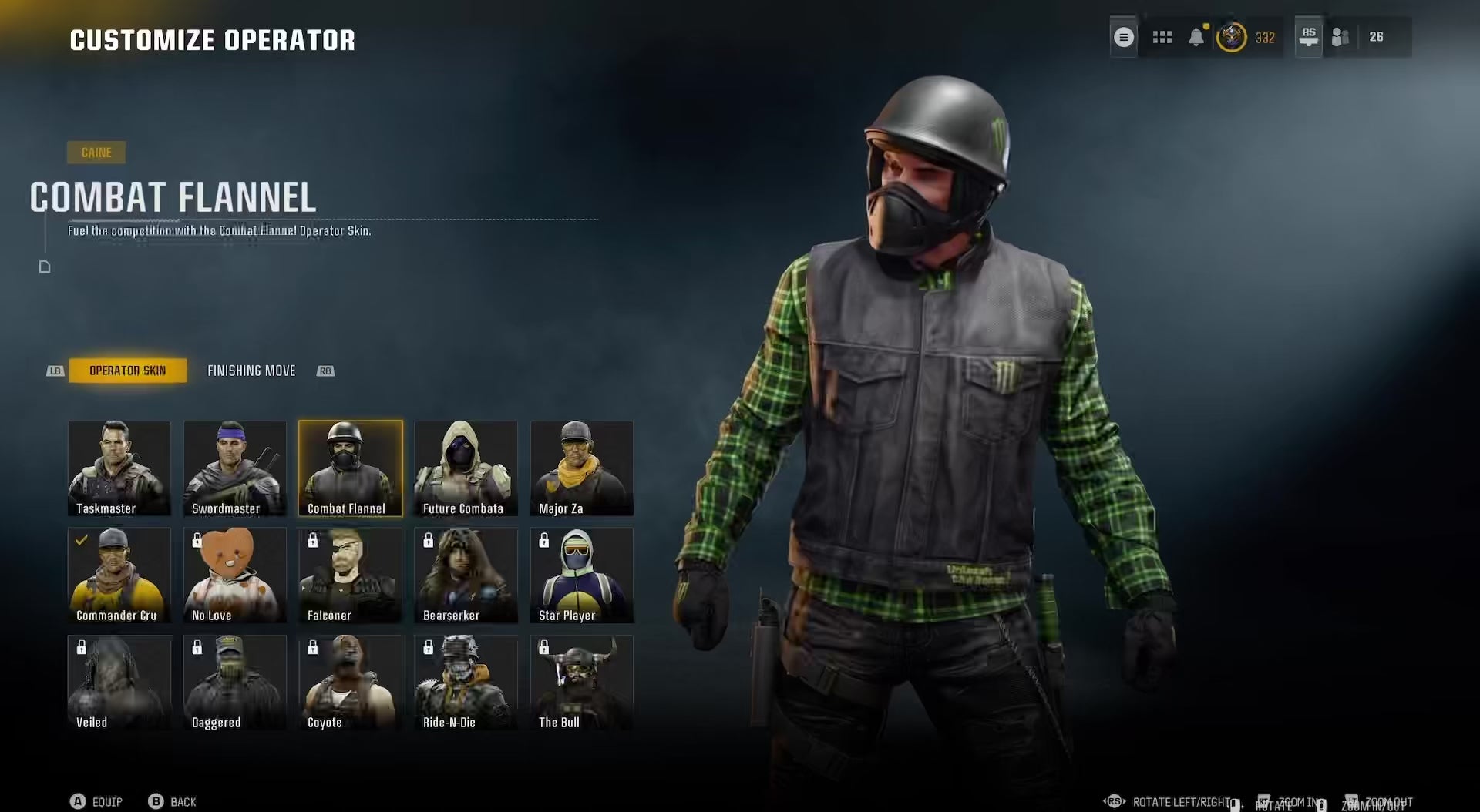Open the Operator Skin tab
The image size is (1480, 812).
pos(127,371)
